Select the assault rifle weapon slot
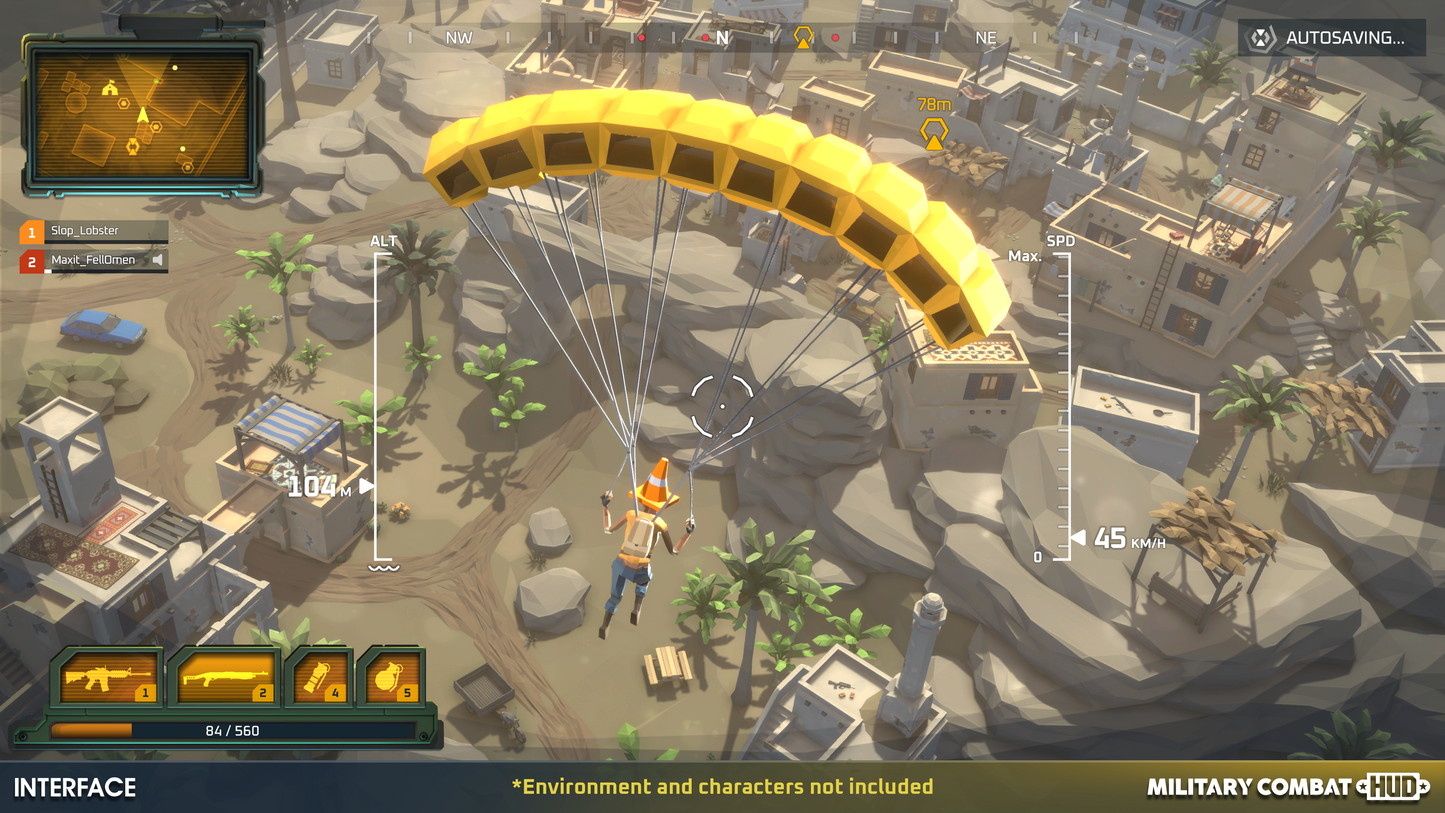Viewport: 1445px width, 813px height. [x=108, y=679]
